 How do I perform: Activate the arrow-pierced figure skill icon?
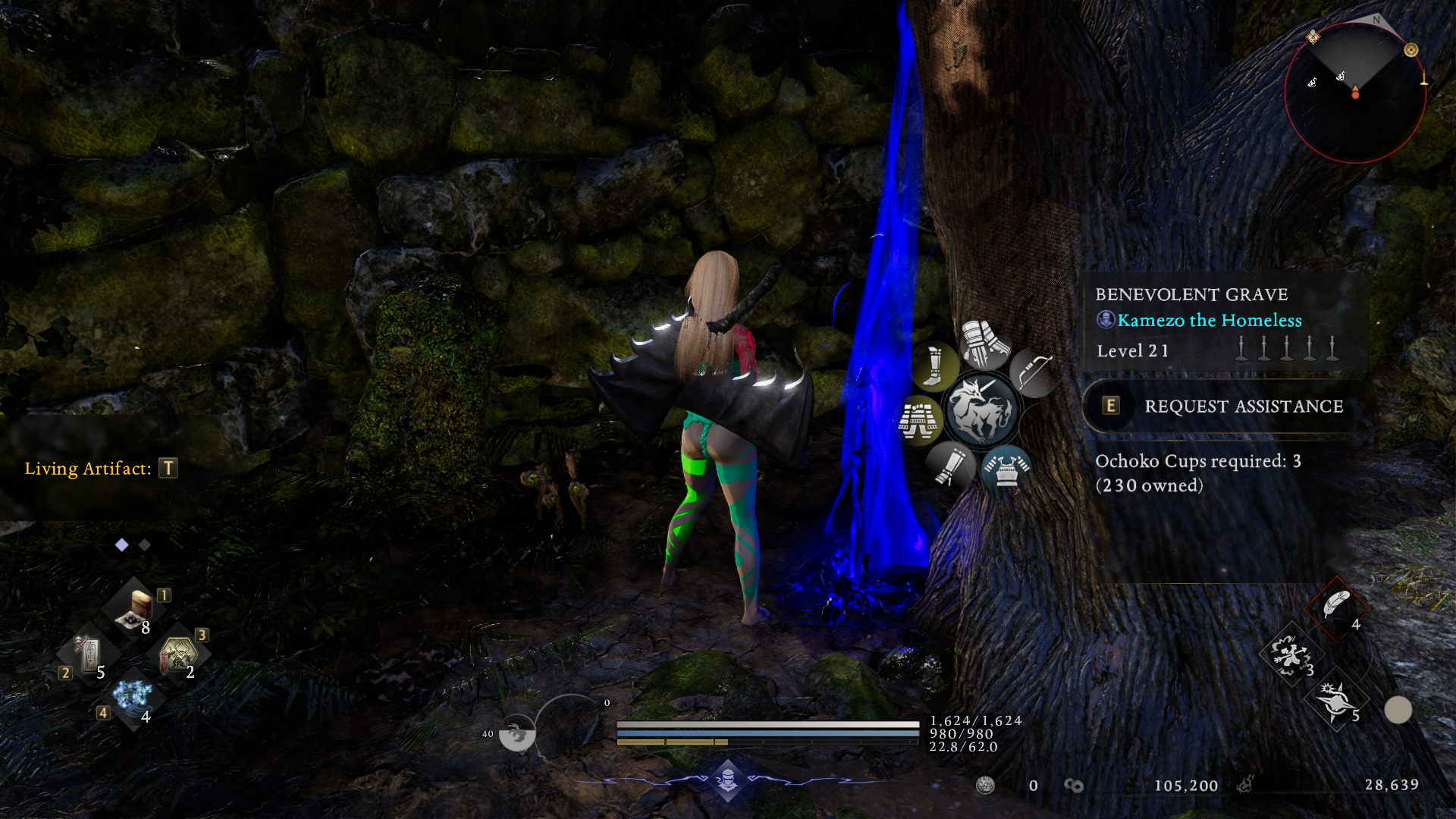pos(1289,653)
